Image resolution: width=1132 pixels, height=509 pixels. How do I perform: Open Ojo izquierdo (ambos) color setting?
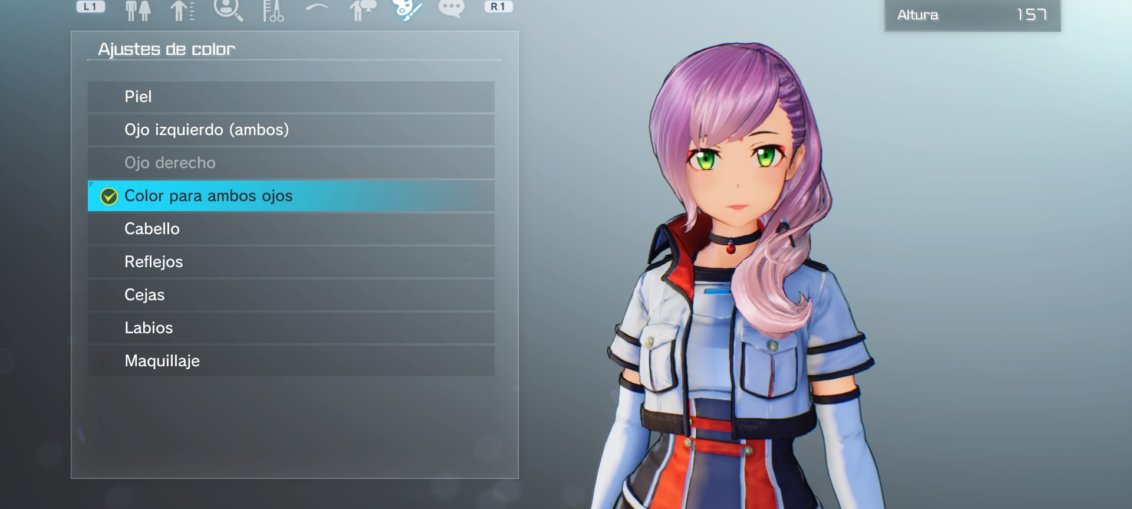coord(290,130)
